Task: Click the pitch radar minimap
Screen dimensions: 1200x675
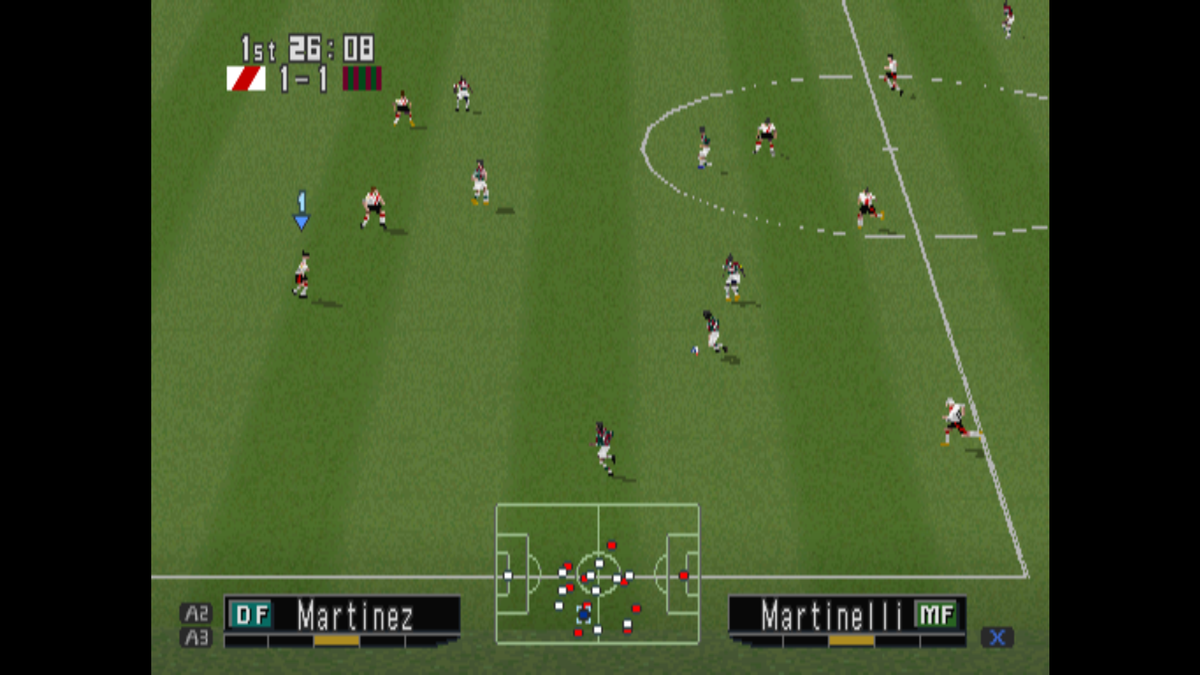Action: point(597,573)
